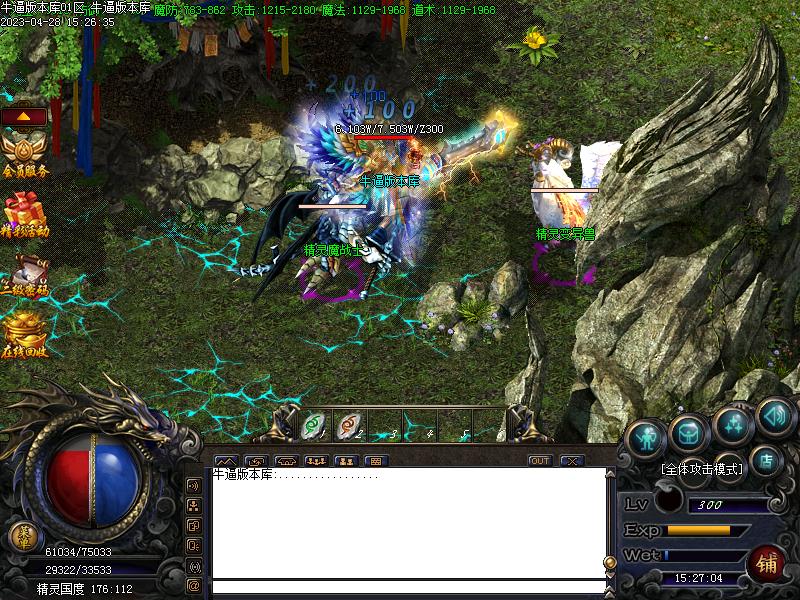Open the skills panel with the sparkle icon

pos(733,424)
